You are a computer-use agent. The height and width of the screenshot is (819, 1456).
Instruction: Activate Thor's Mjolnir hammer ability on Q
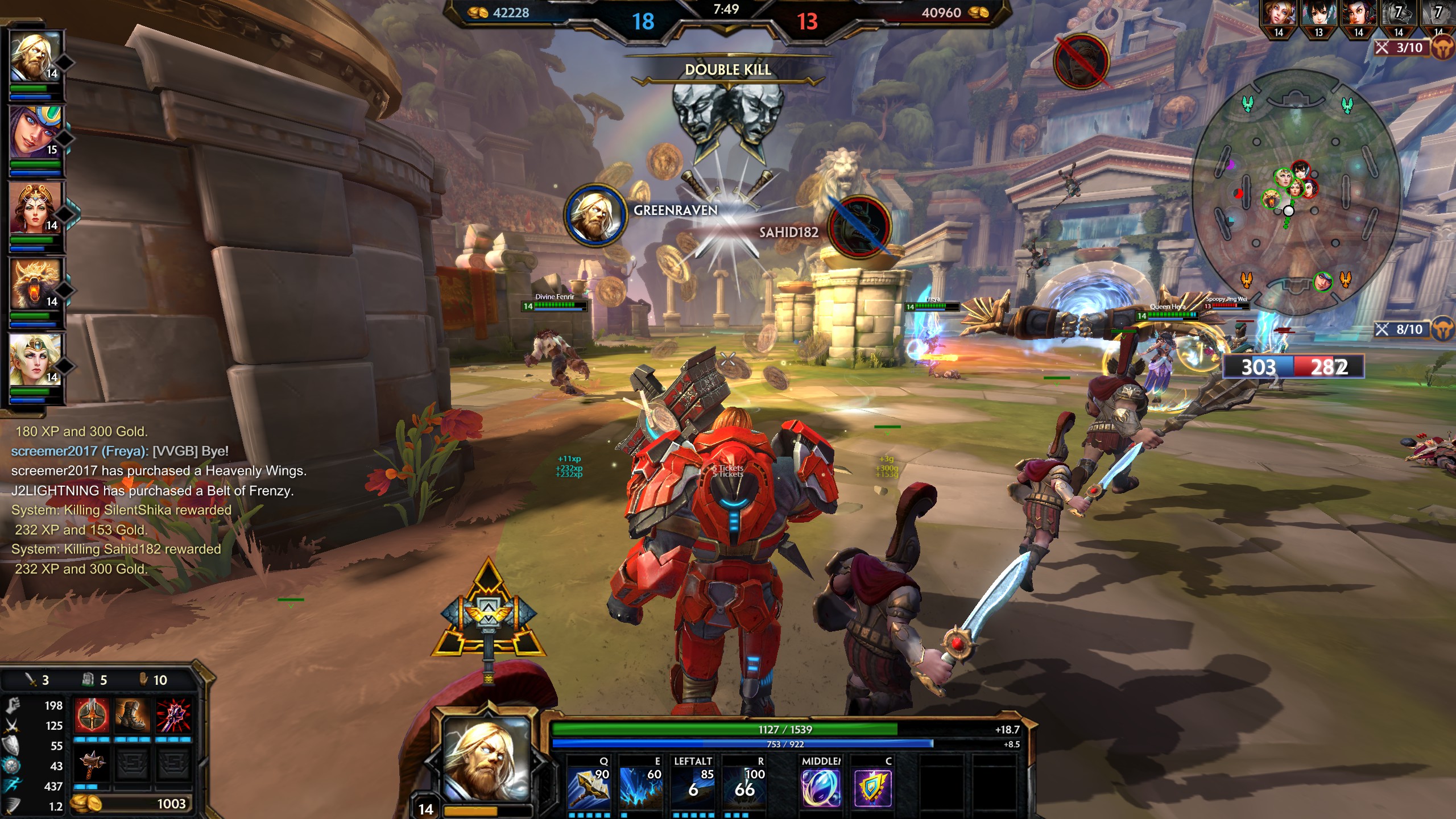point(588,787)
